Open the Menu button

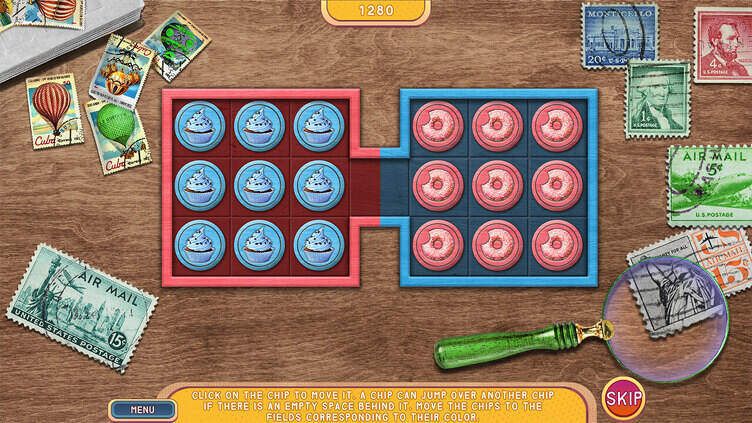pyautogui.click(x=142, y=408)
